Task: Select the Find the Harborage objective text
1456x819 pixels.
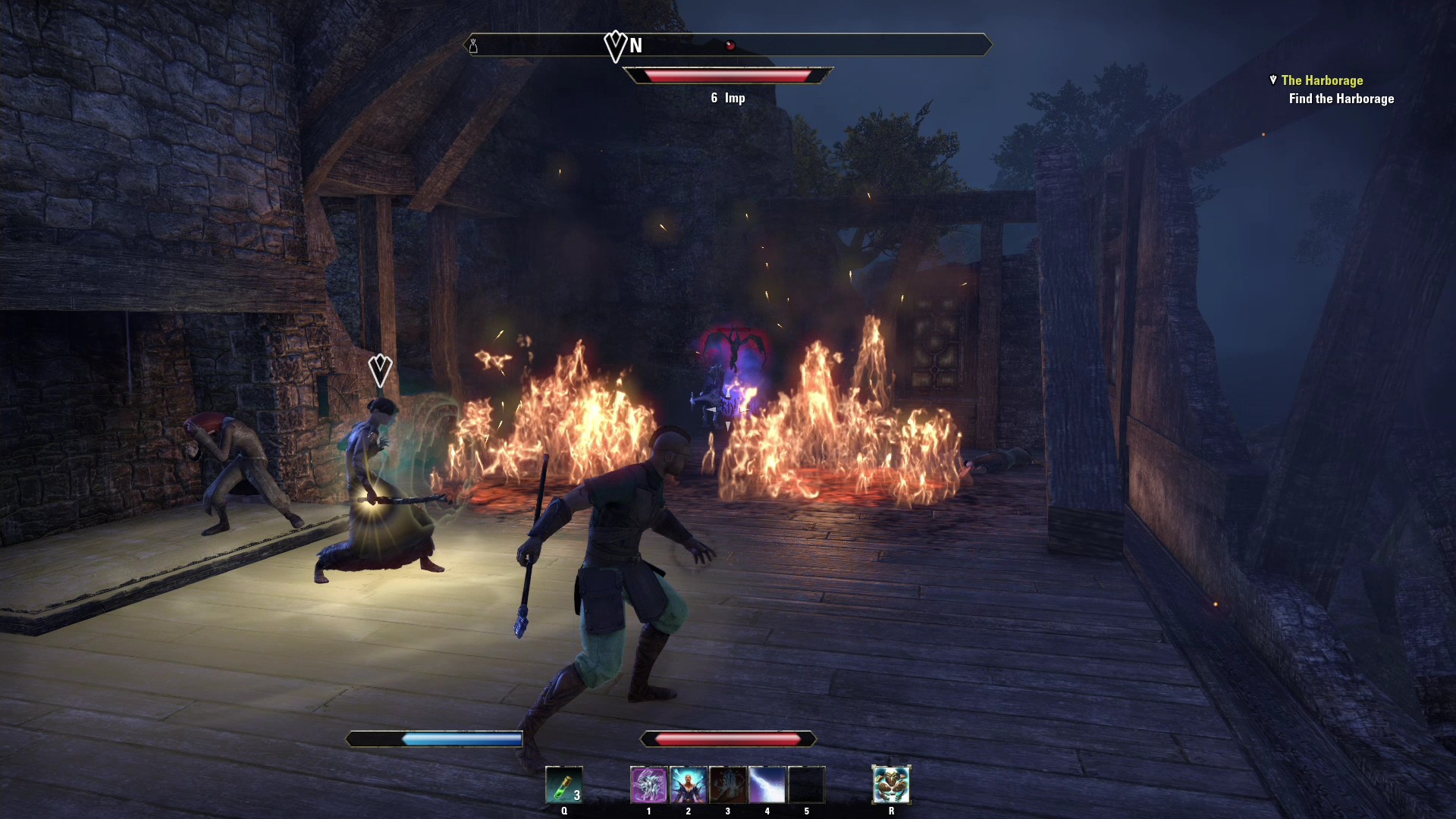Action: pos(1341,99)
